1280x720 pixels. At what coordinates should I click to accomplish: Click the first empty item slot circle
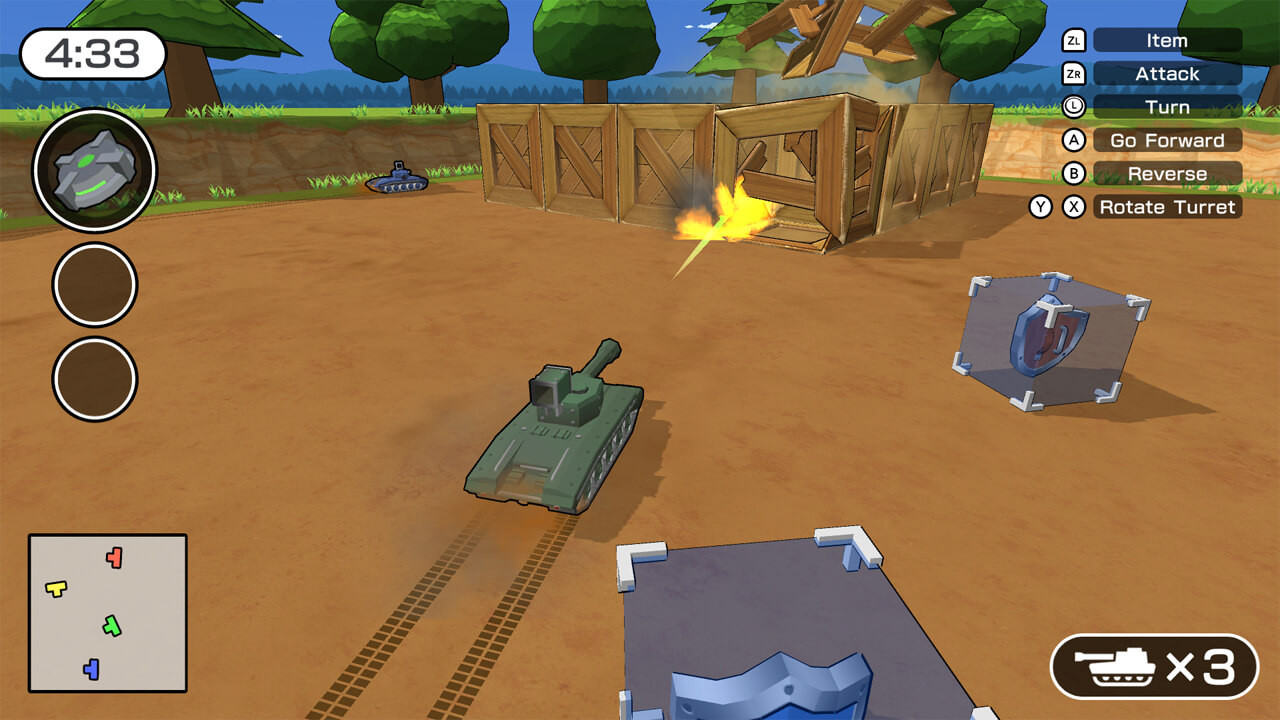click(93, 284)
